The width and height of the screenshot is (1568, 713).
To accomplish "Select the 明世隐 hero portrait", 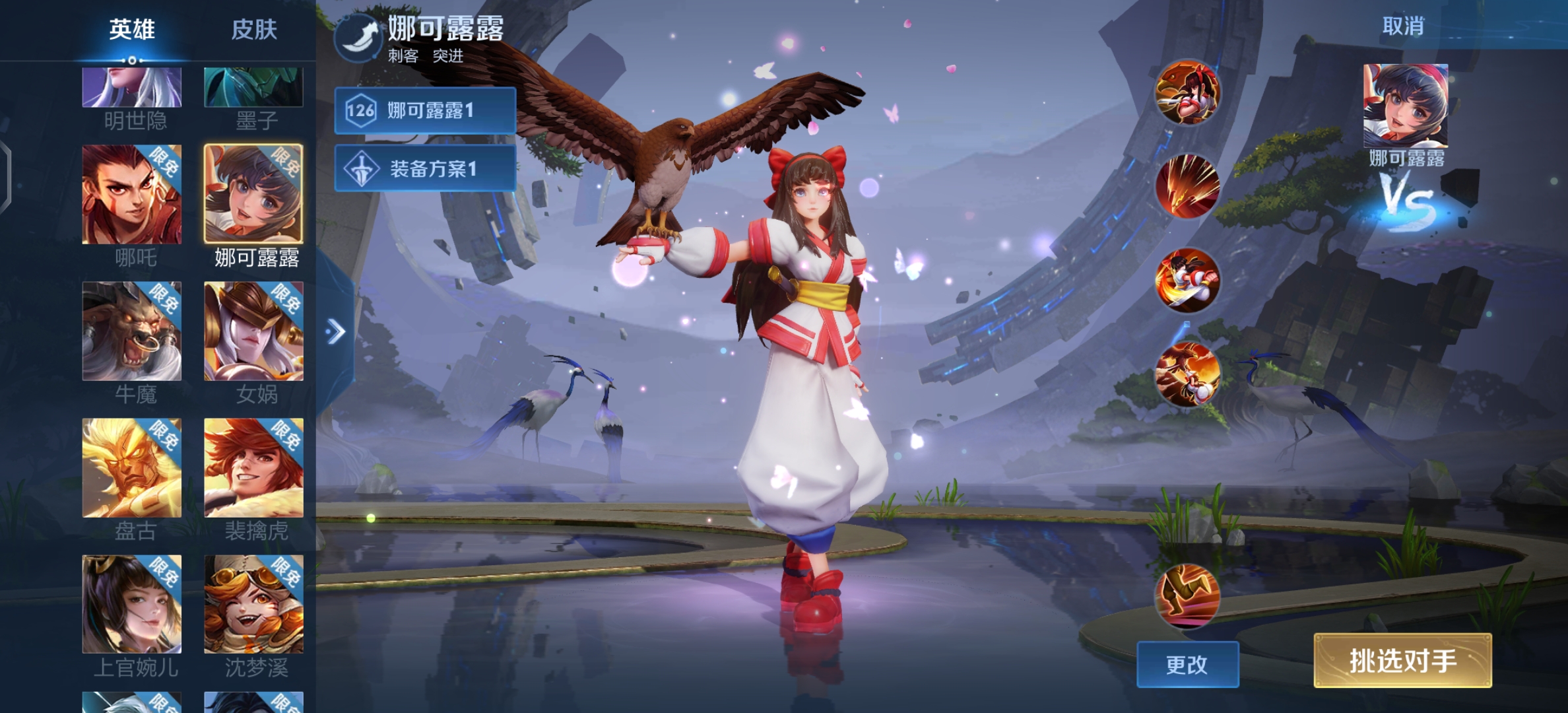I will tap(132, 88).
